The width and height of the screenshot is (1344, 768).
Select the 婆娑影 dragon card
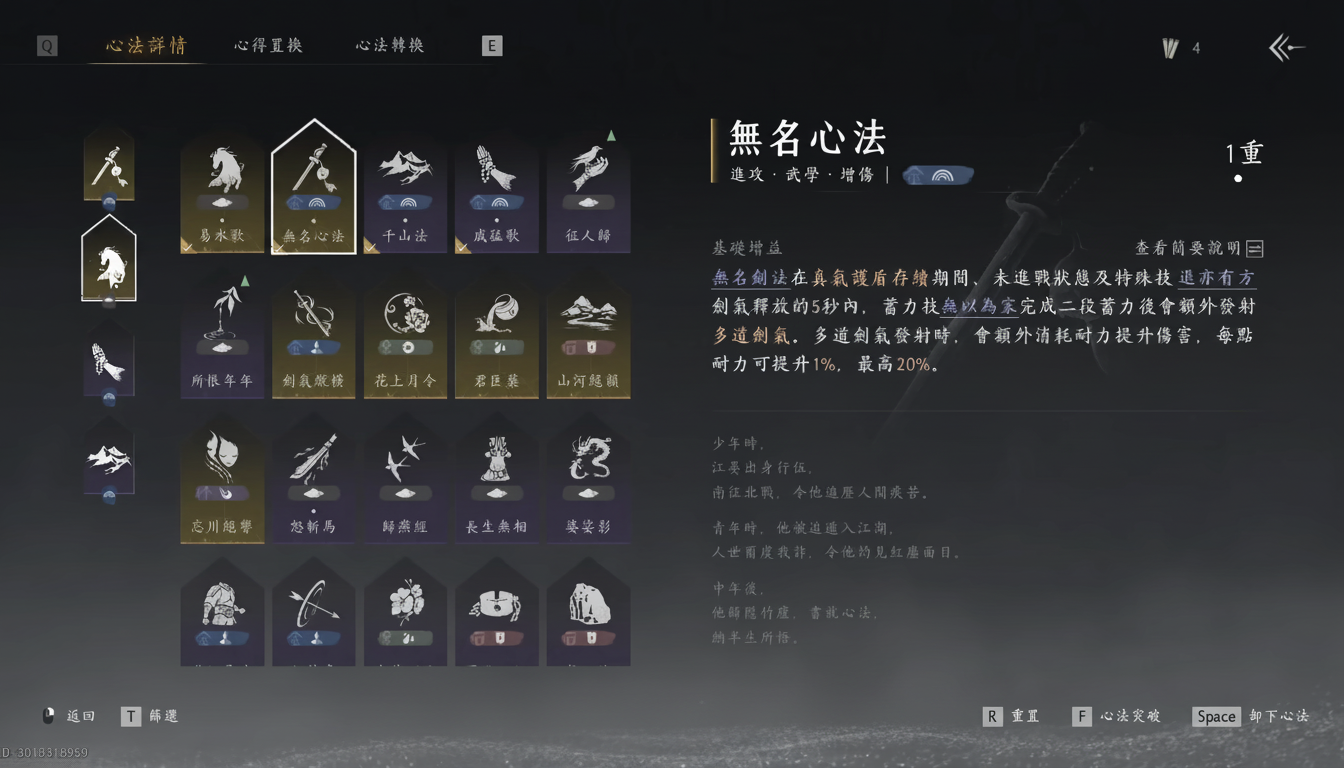[589, 485]
